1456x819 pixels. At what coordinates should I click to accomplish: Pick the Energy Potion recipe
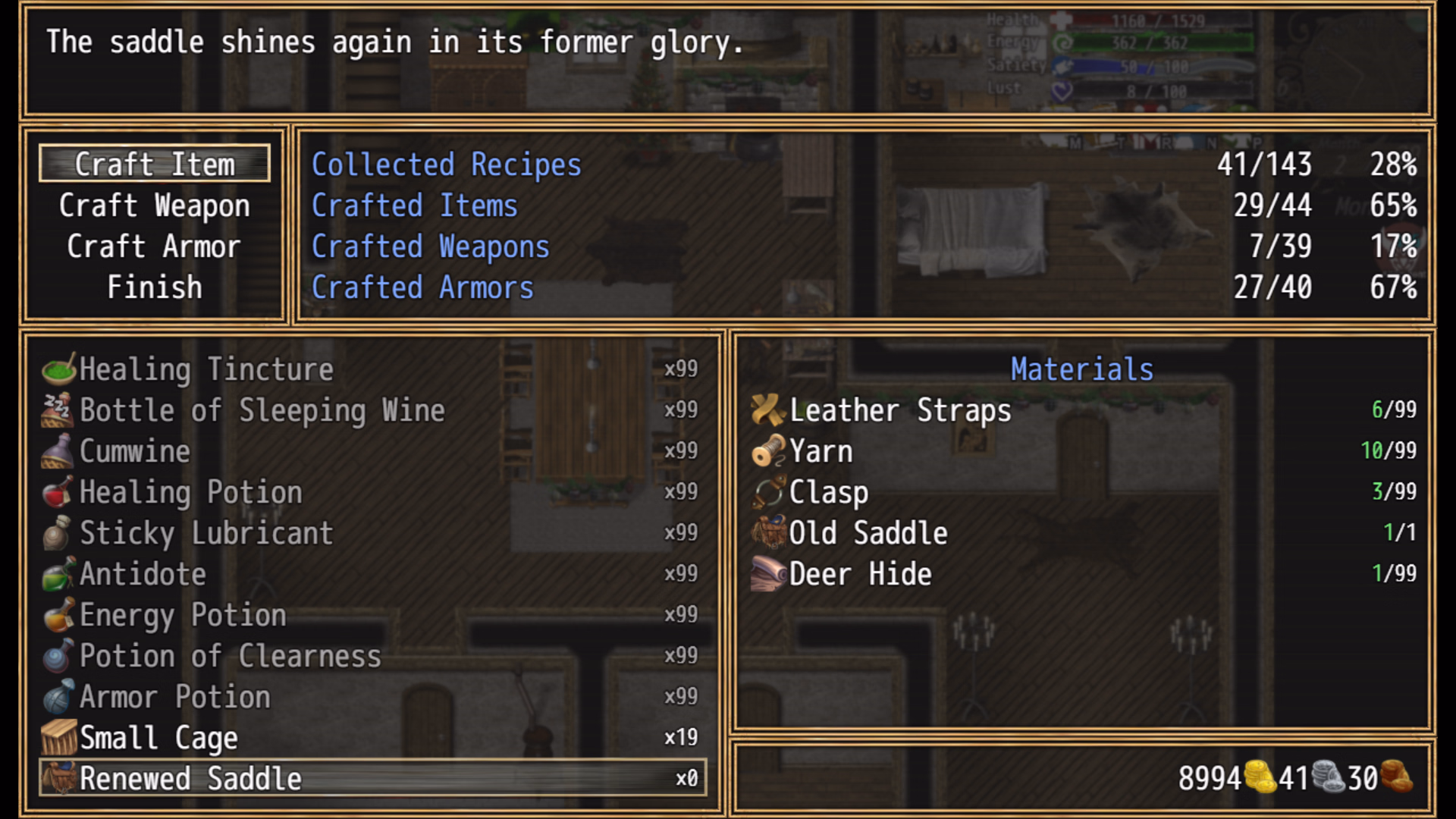click(x=372, y=615)
